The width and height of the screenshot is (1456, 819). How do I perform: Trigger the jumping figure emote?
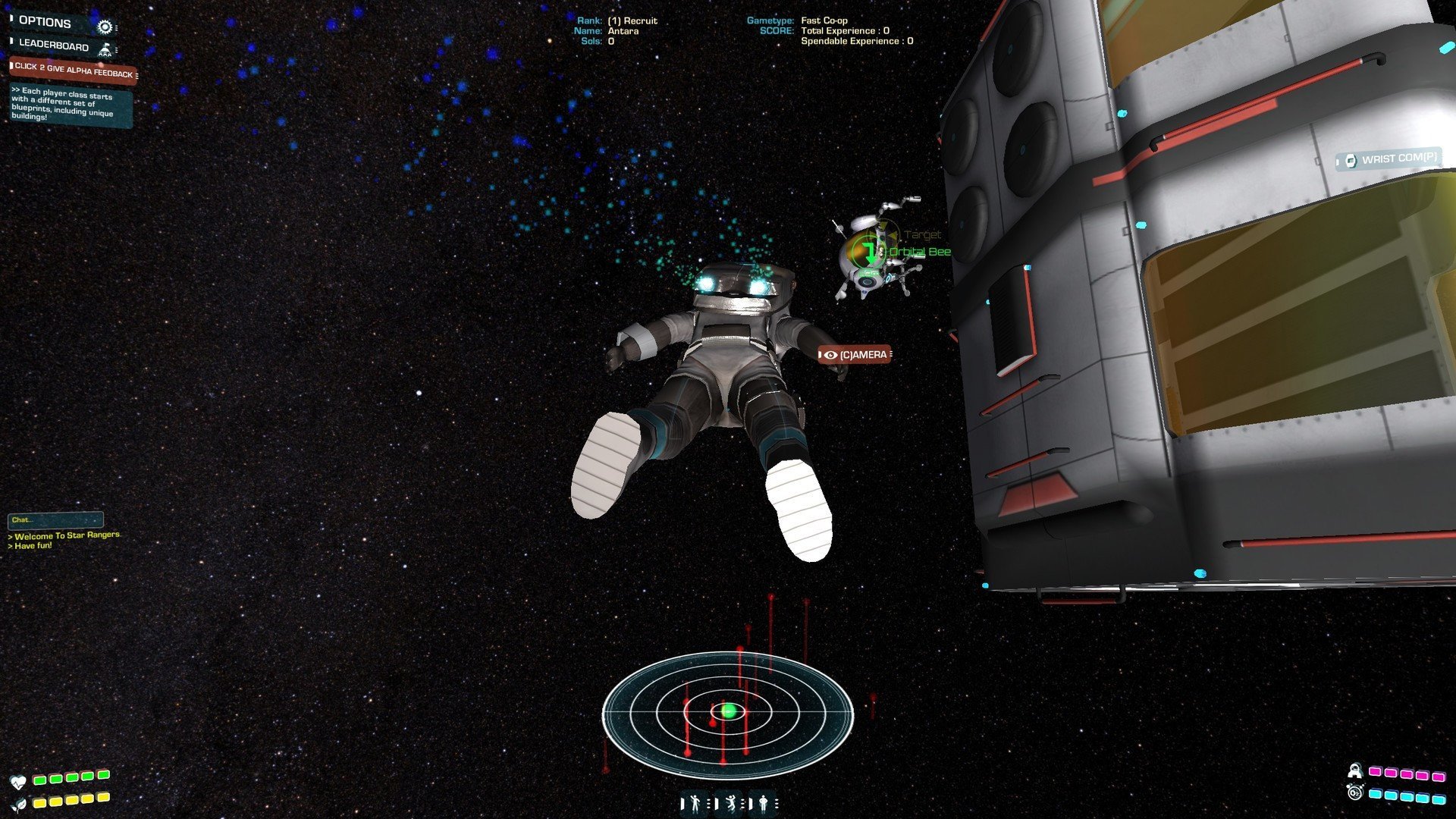click(x=730, y=802)
